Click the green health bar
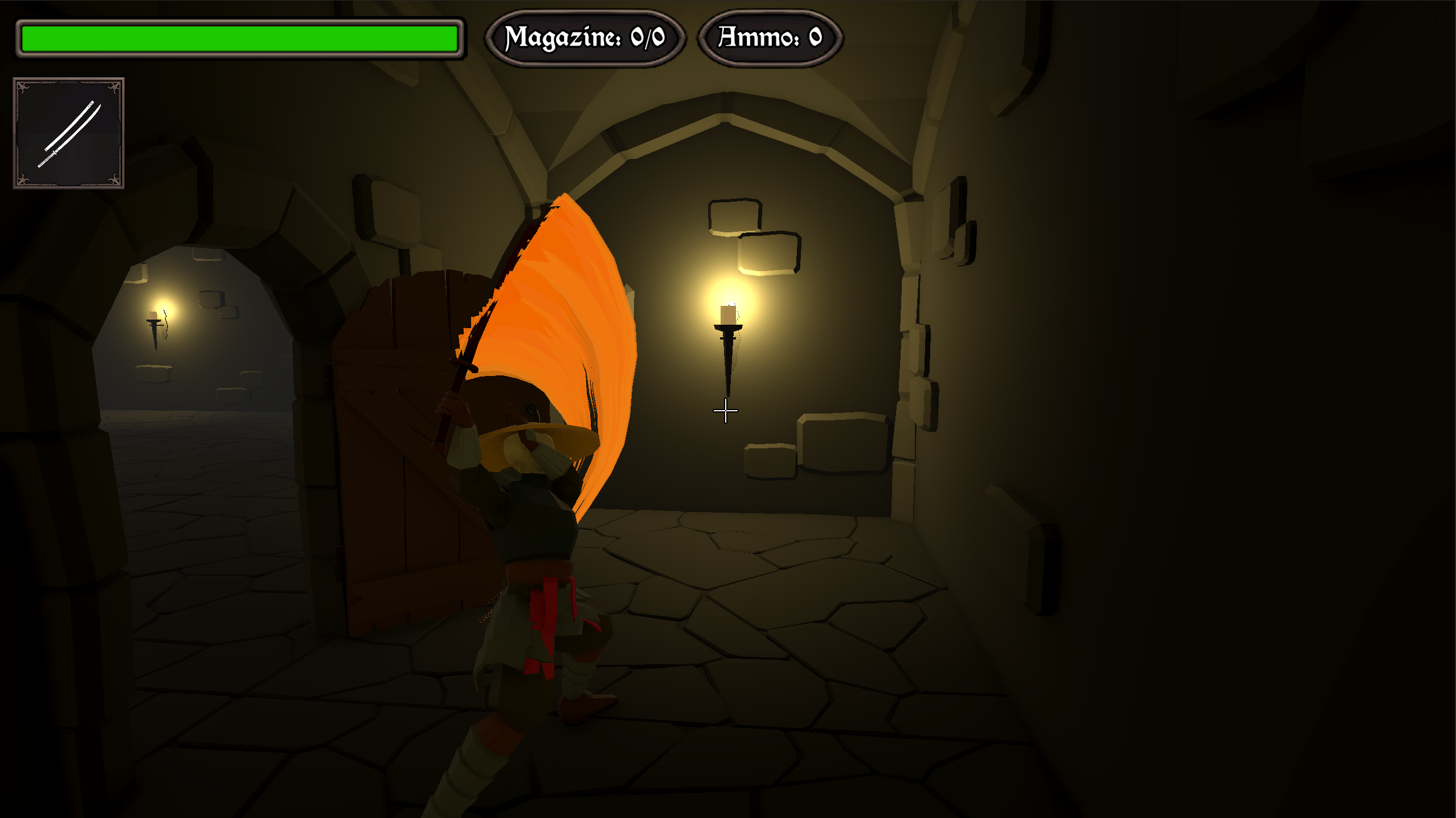 239,38
